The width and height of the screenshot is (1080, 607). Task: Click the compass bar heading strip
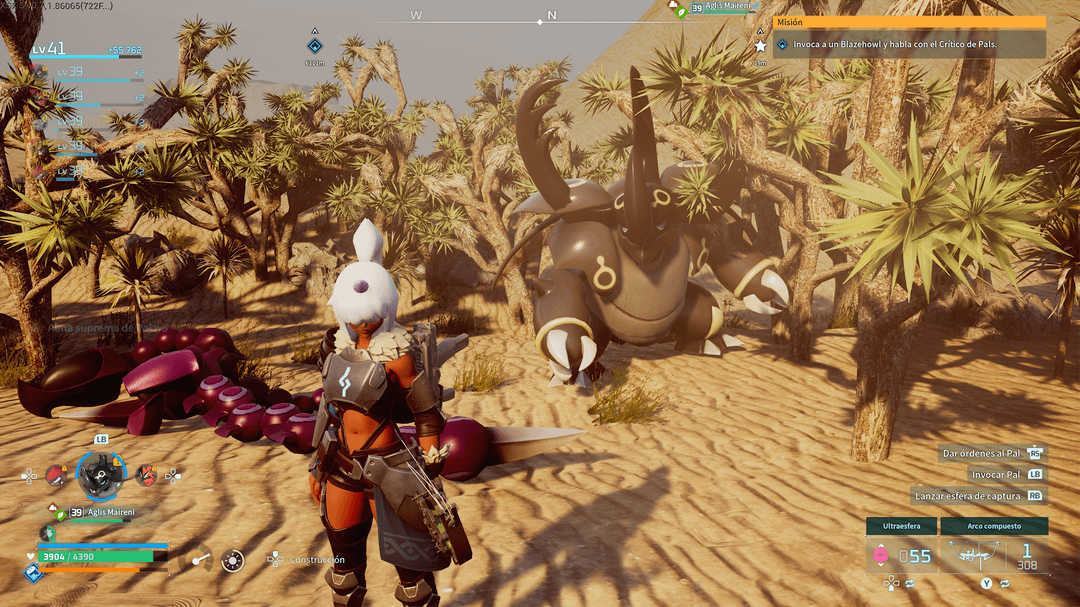tap(482, 17)
